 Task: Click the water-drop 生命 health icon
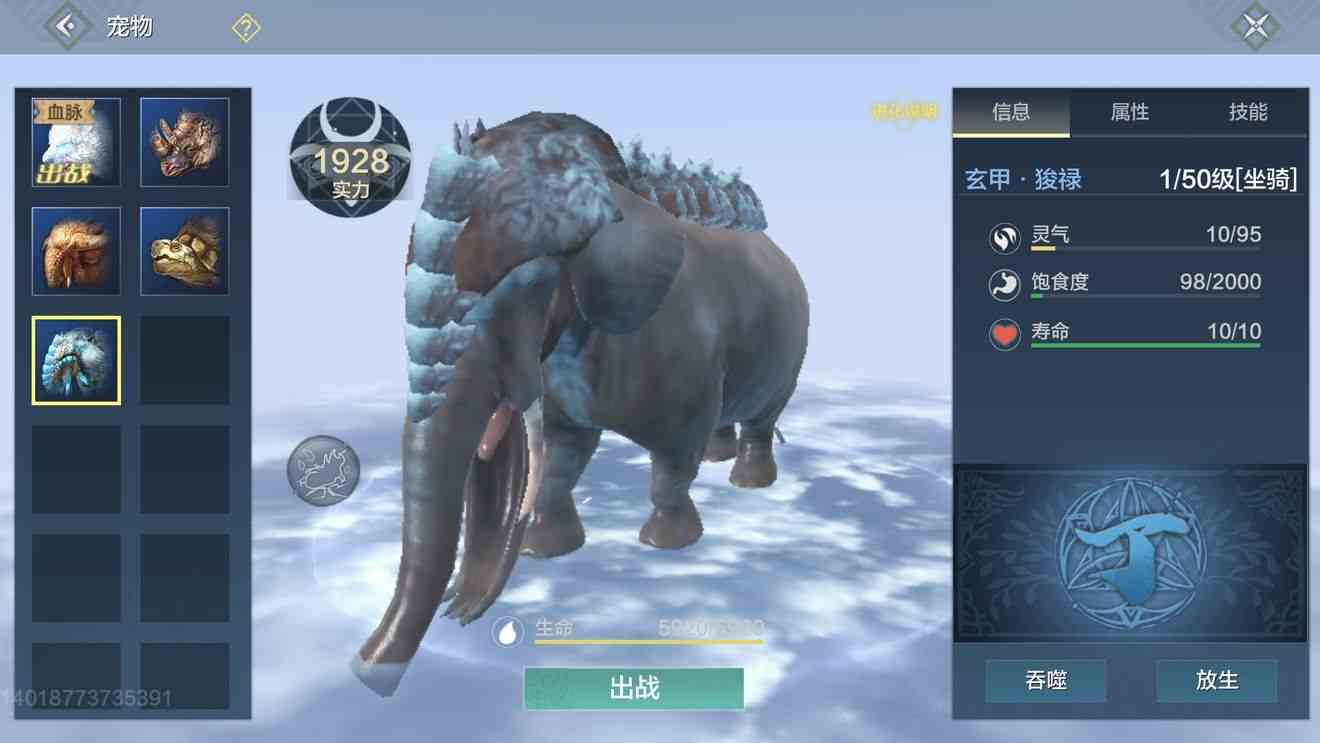509,633
